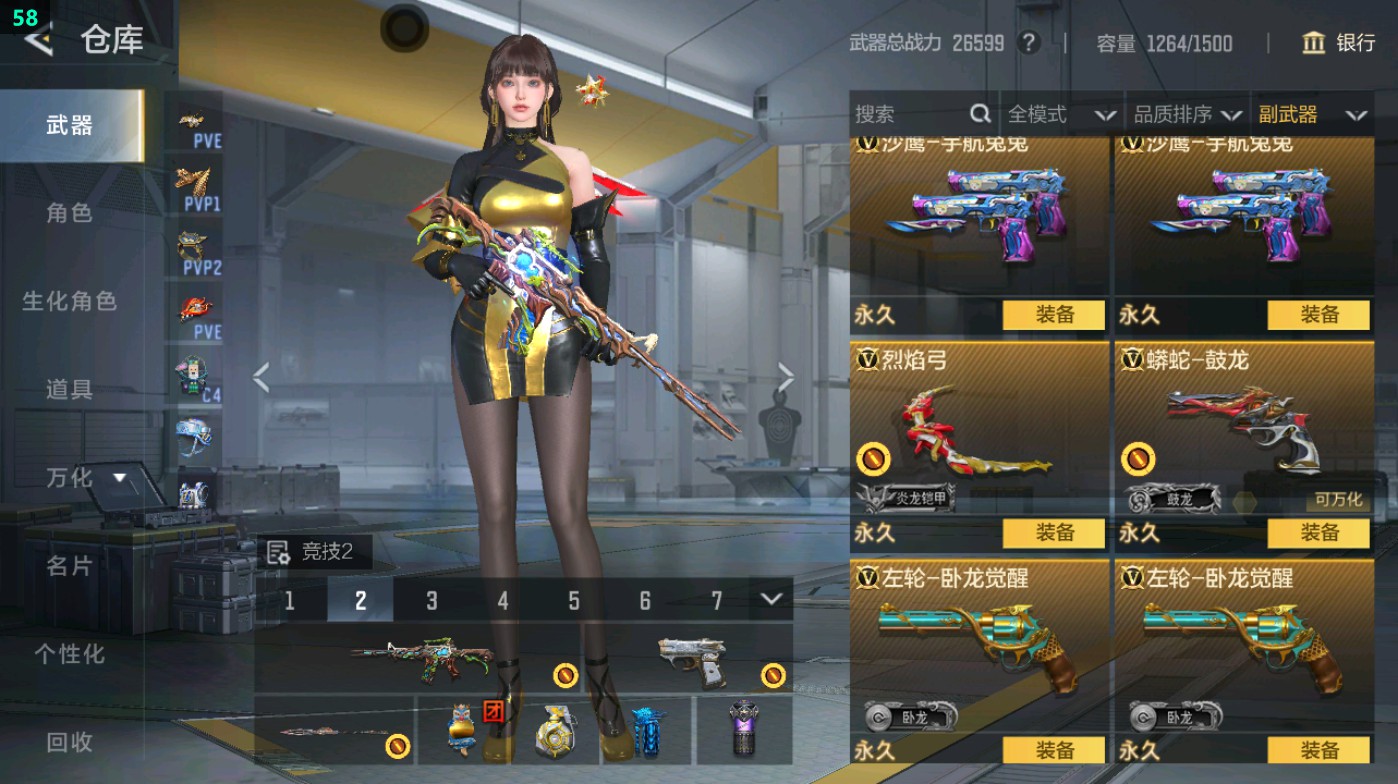Equip 蟒蛇-鼓龙 with its 装备 button

pyautogui.click(x=1320, y=534)
